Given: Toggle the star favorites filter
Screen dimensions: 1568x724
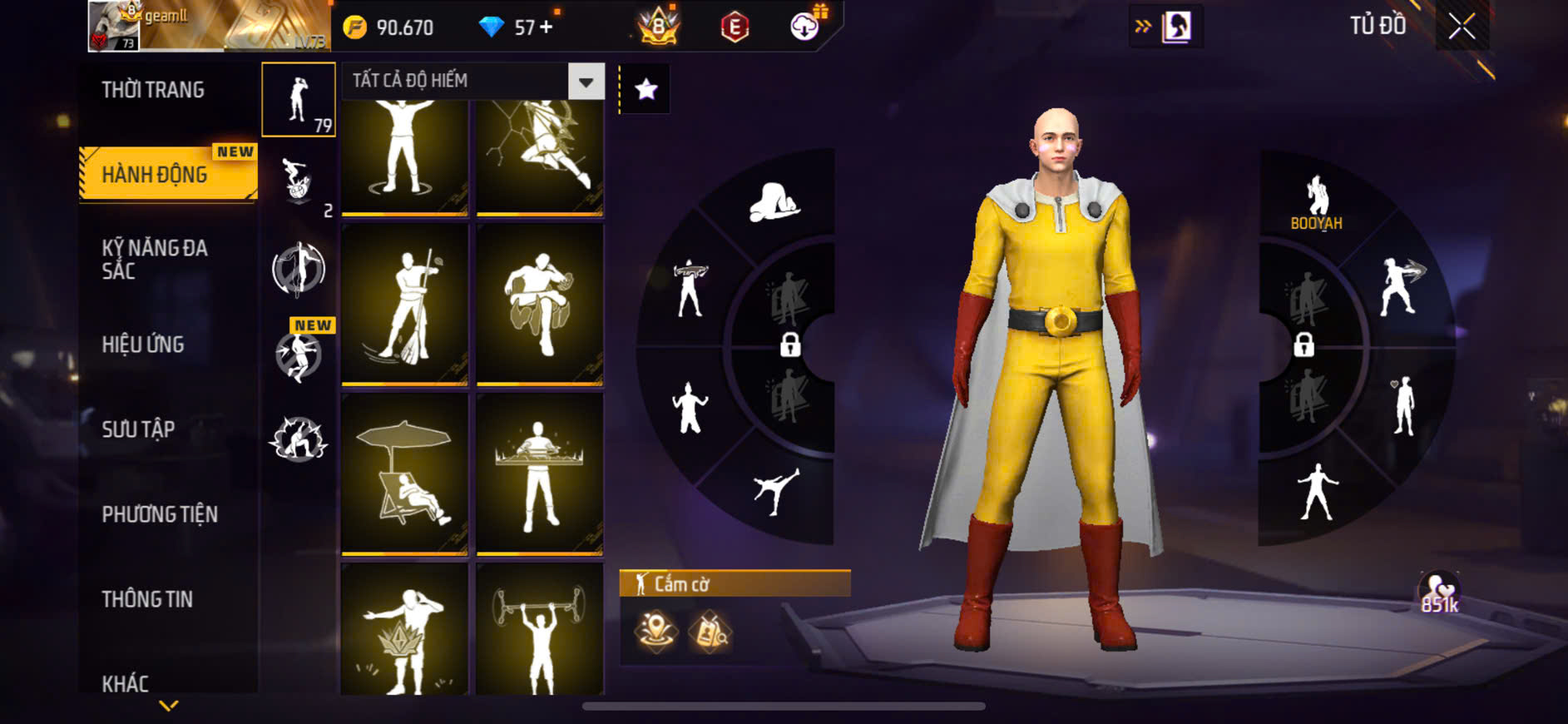Looking at the screenshot, I should [646, 89].
